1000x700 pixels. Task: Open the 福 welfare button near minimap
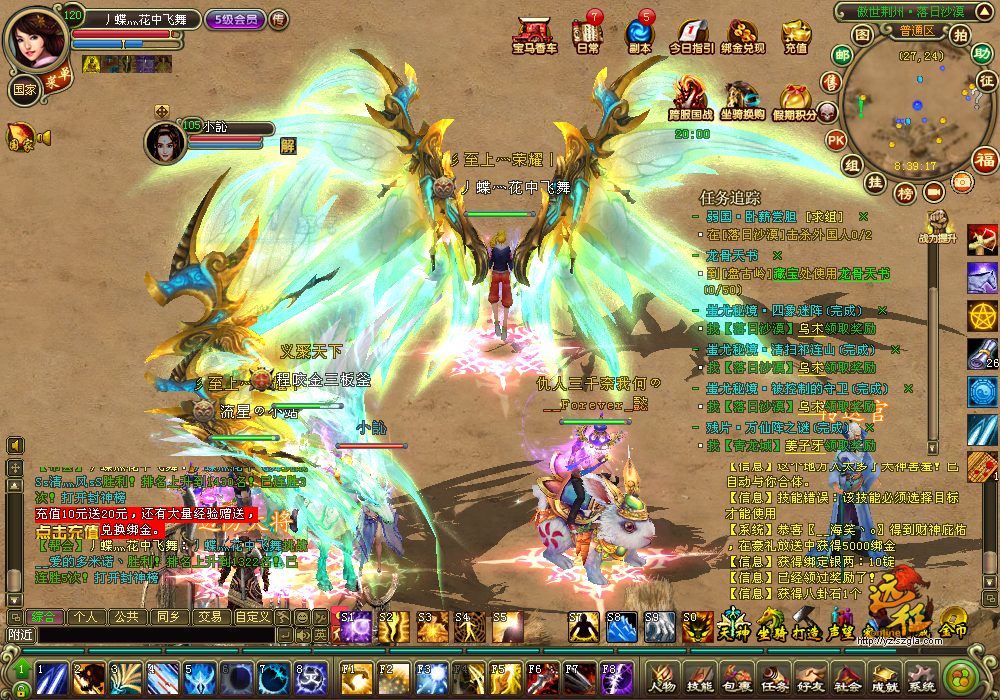point(986,160)
